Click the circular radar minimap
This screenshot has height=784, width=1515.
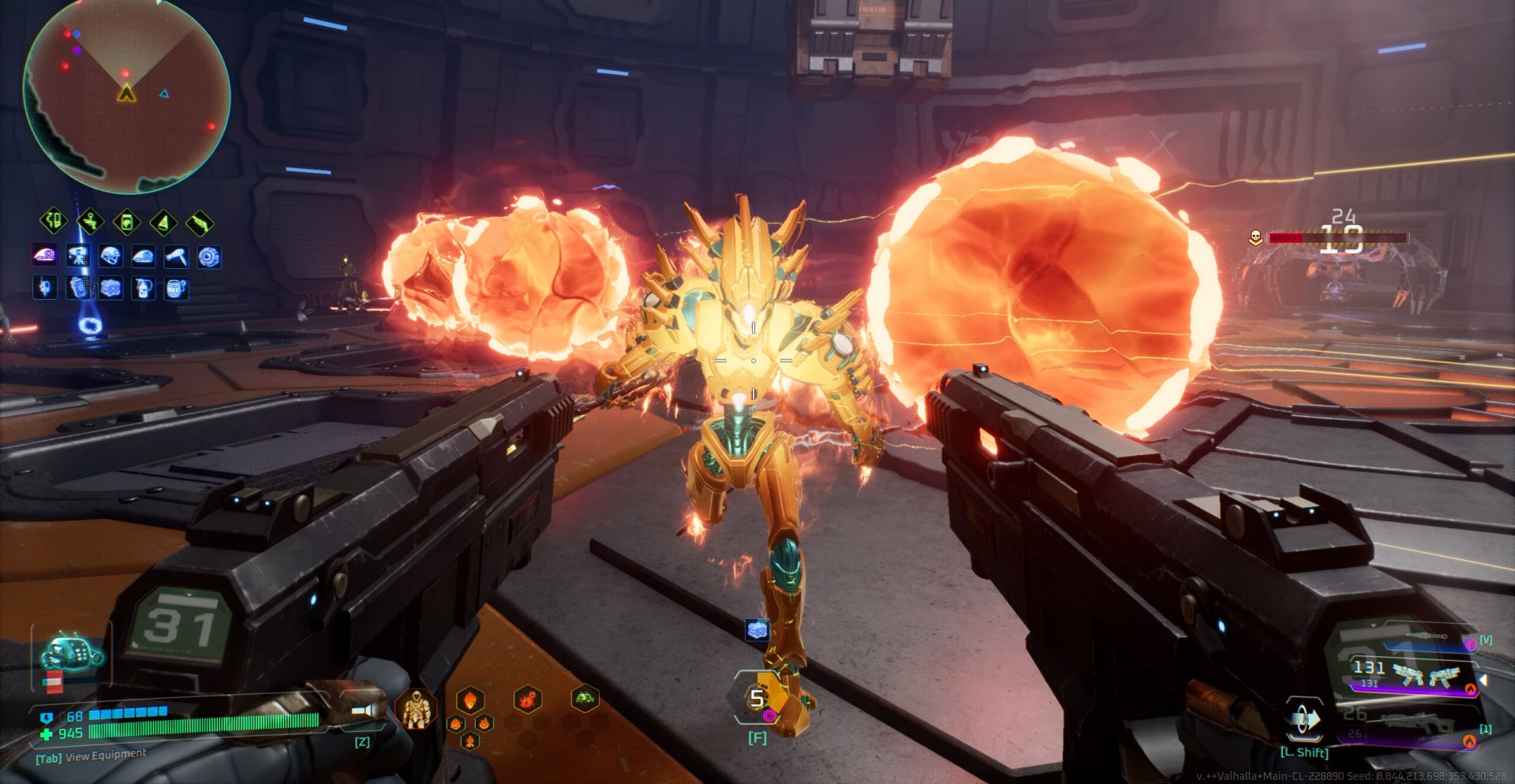click(126, 95)
